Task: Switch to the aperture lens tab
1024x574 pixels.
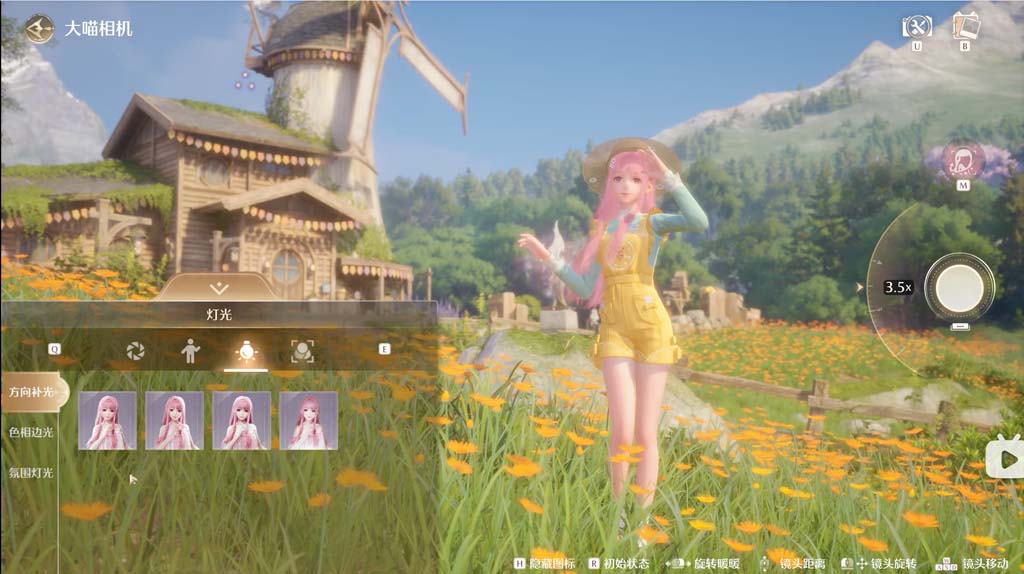Action: tap(135, 350)
